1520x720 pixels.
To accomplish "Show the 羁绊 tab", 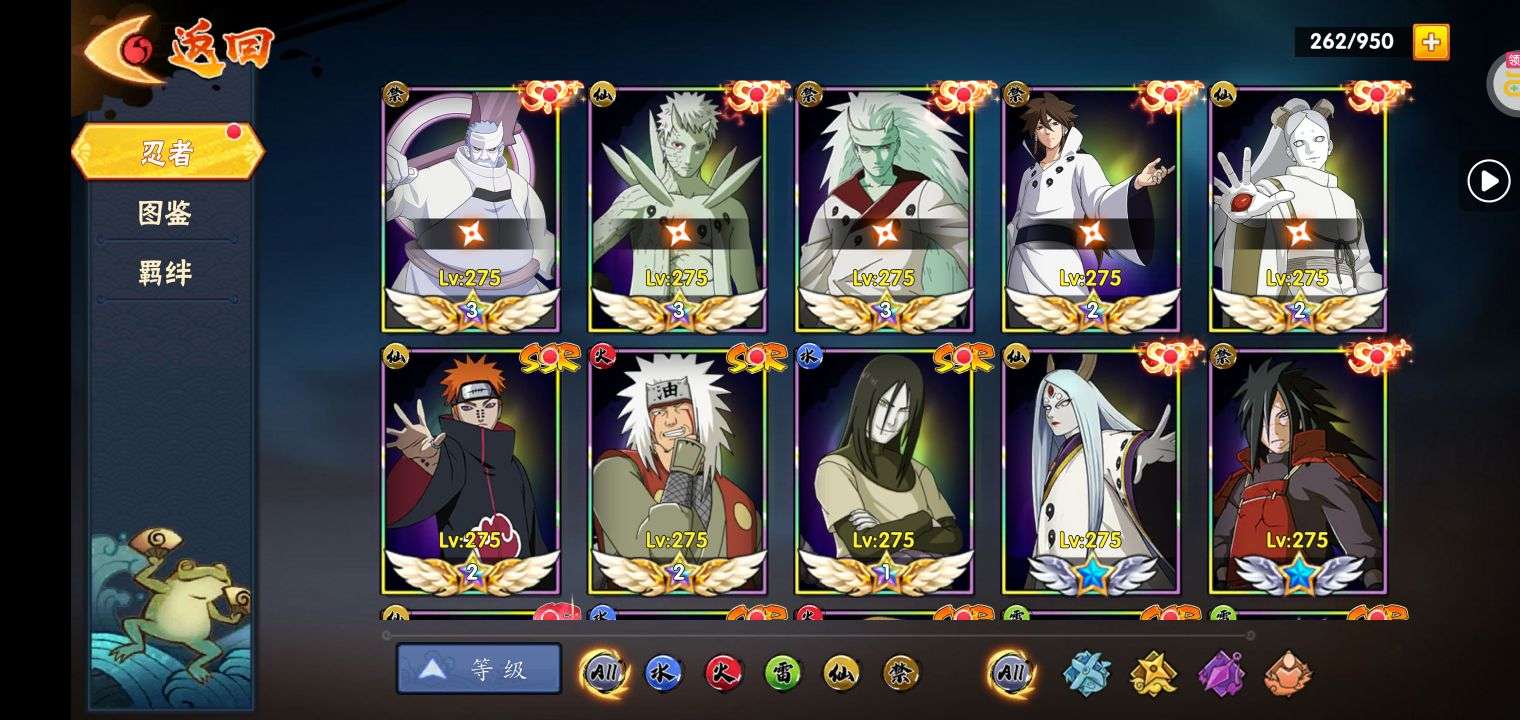I will coord(165,273).
